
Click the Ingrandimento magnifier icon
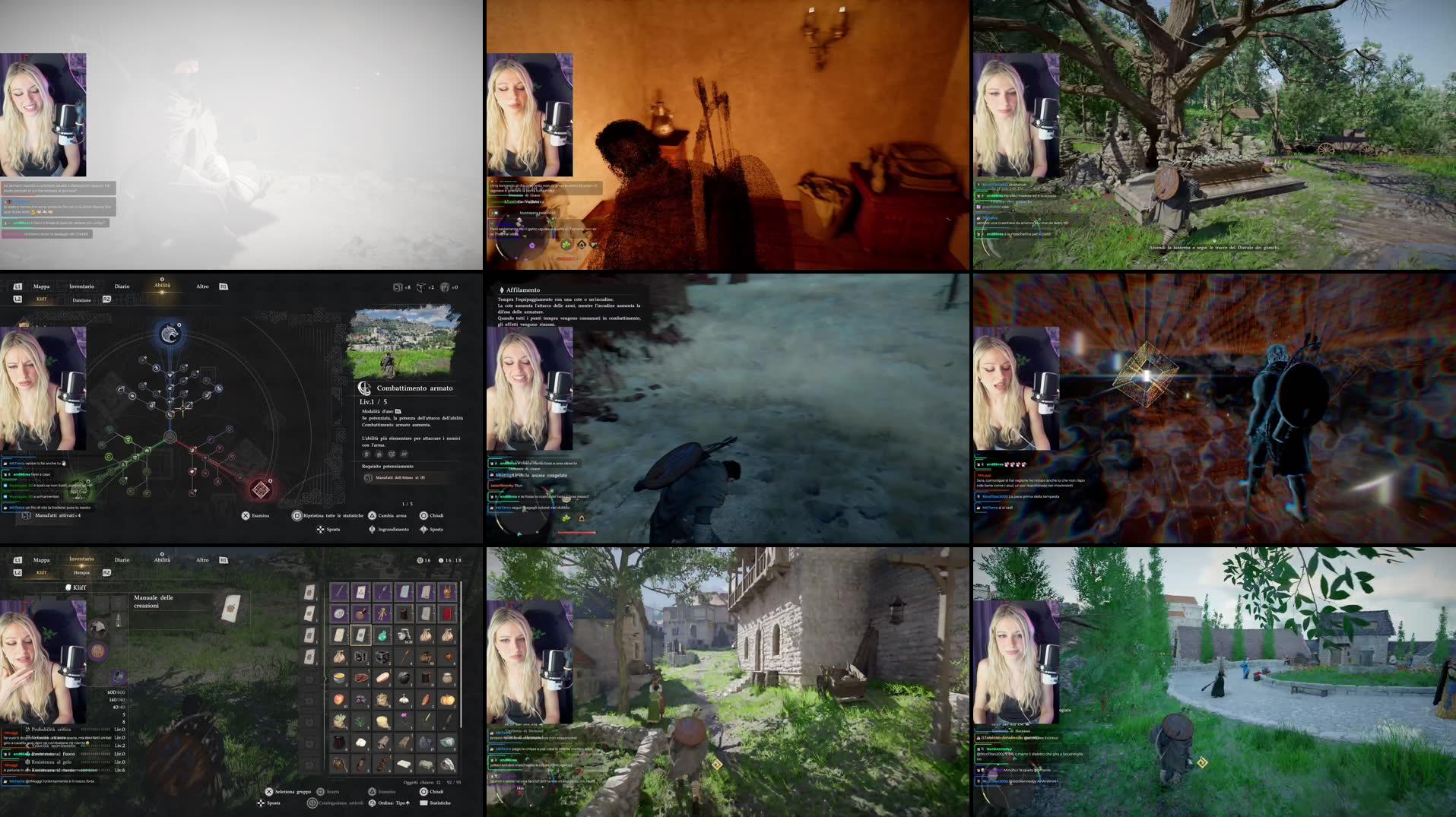tap(372, 530)
